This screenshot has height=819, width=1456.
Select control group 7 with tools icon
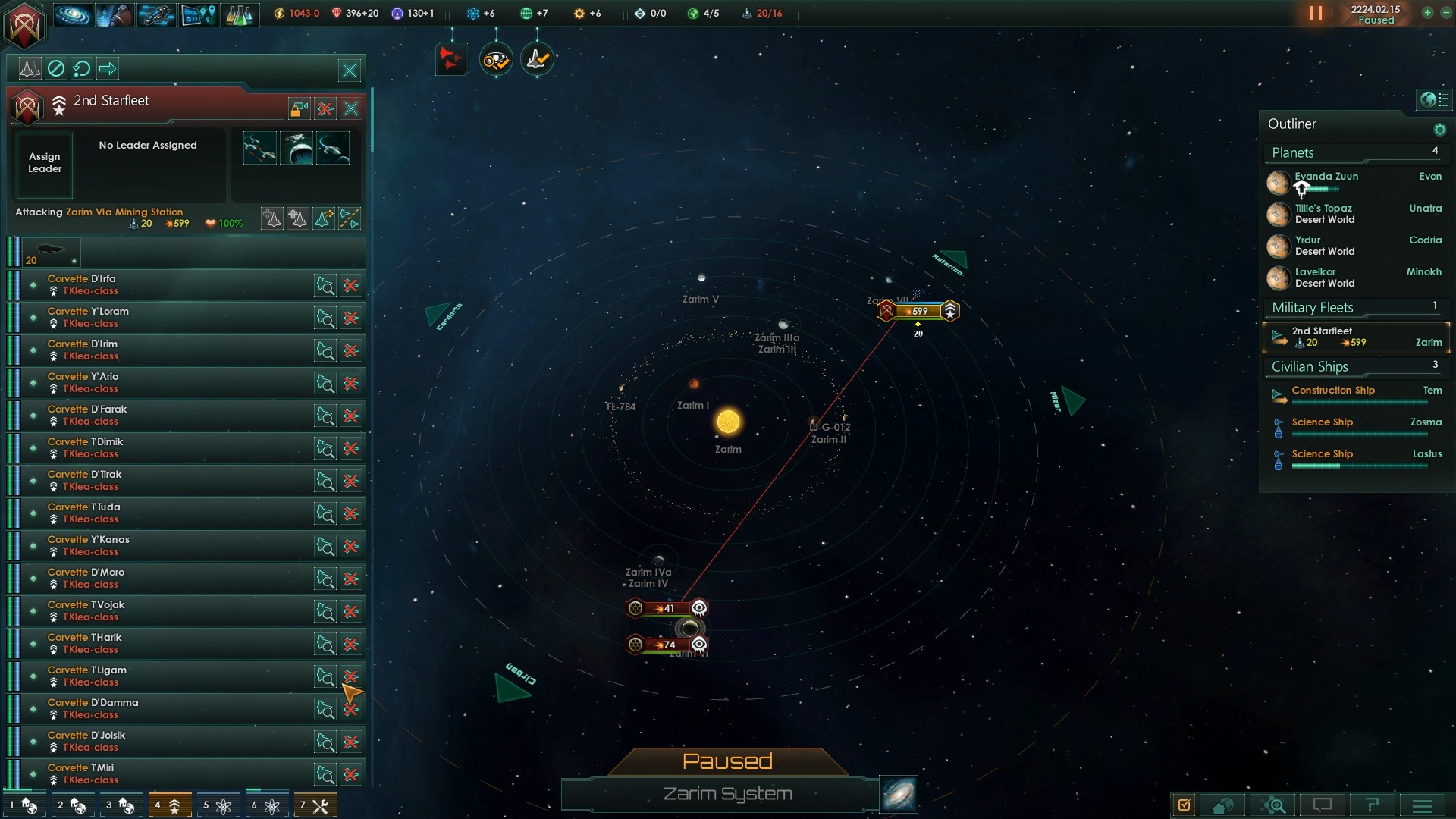pyautogui.click(x=313, y=805)
